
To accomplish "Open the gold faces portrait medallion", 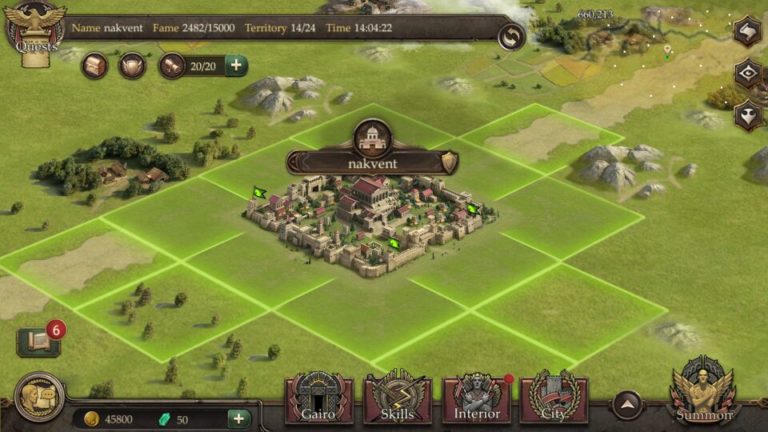I will click(x=39, y=397).
